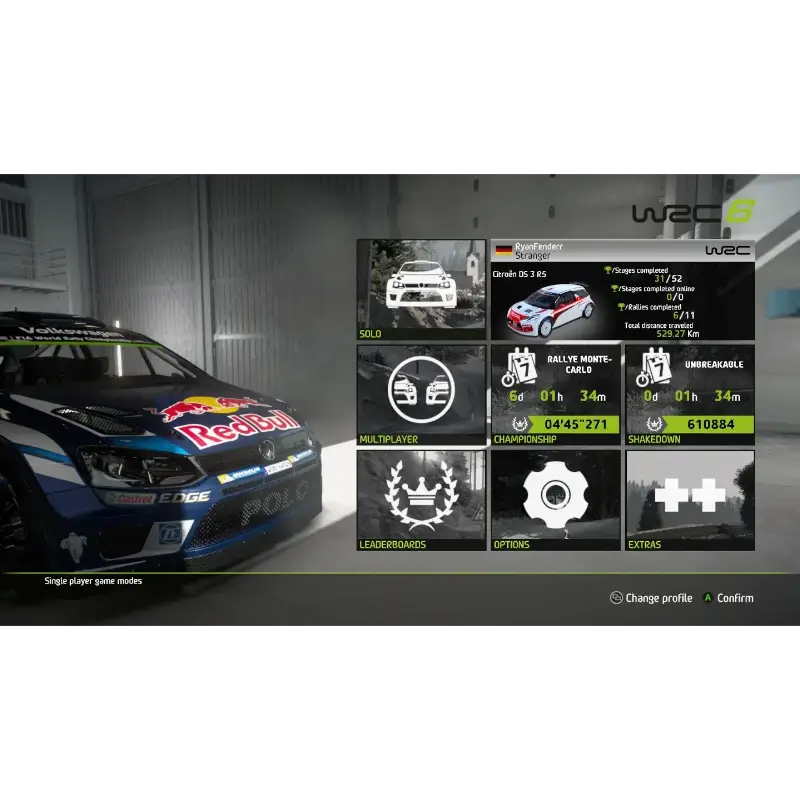Open the Shakedown Unbreakable challenge tile
800x800 pixels.
click(690, 395)
